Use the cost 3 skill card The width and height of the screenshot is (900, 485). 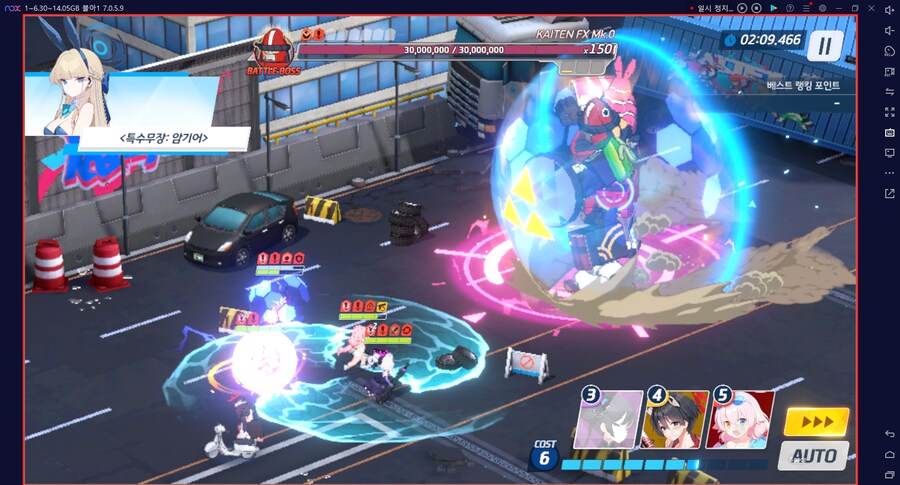coord(609,420)
